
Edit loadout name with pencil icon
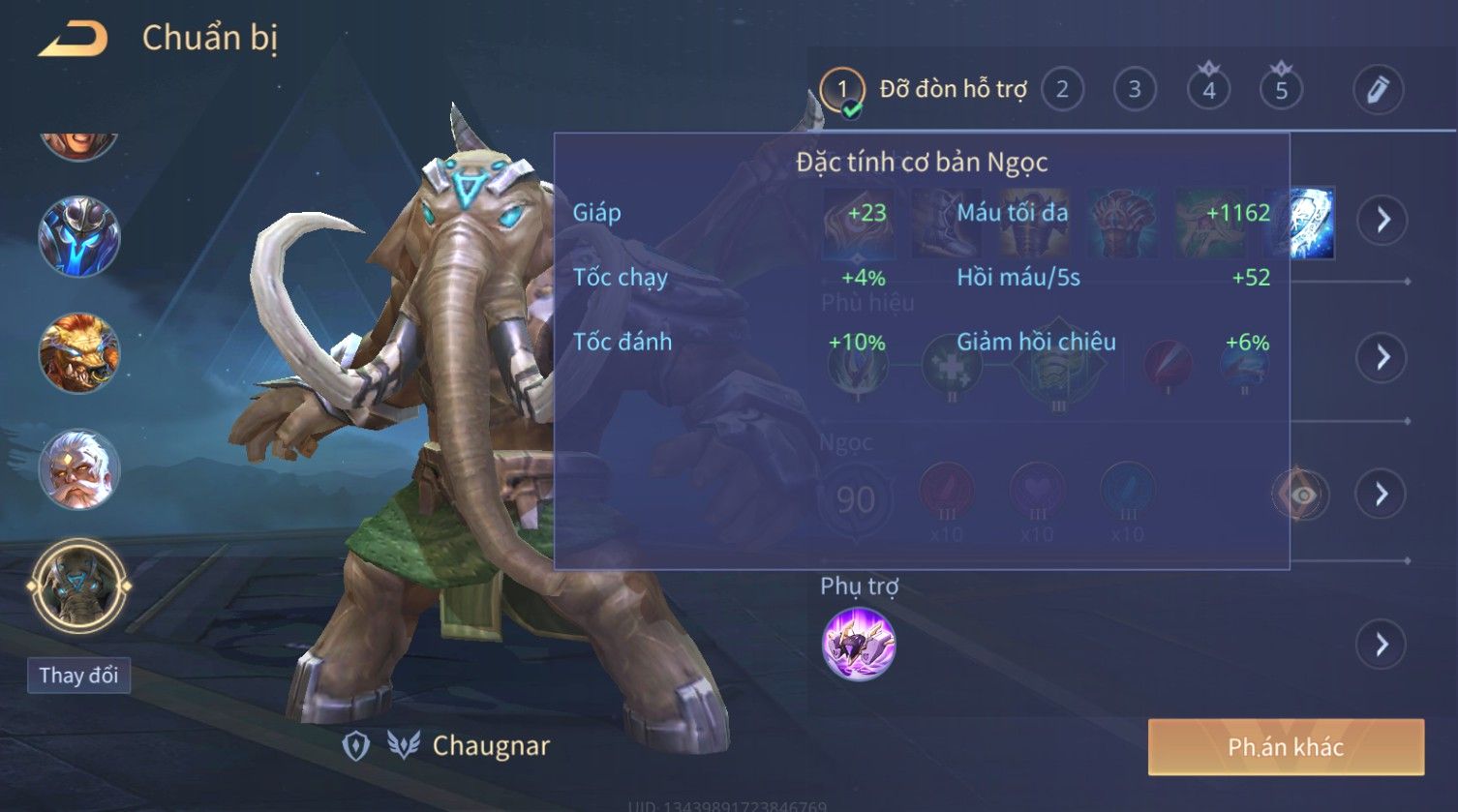tap(1378, 90)
